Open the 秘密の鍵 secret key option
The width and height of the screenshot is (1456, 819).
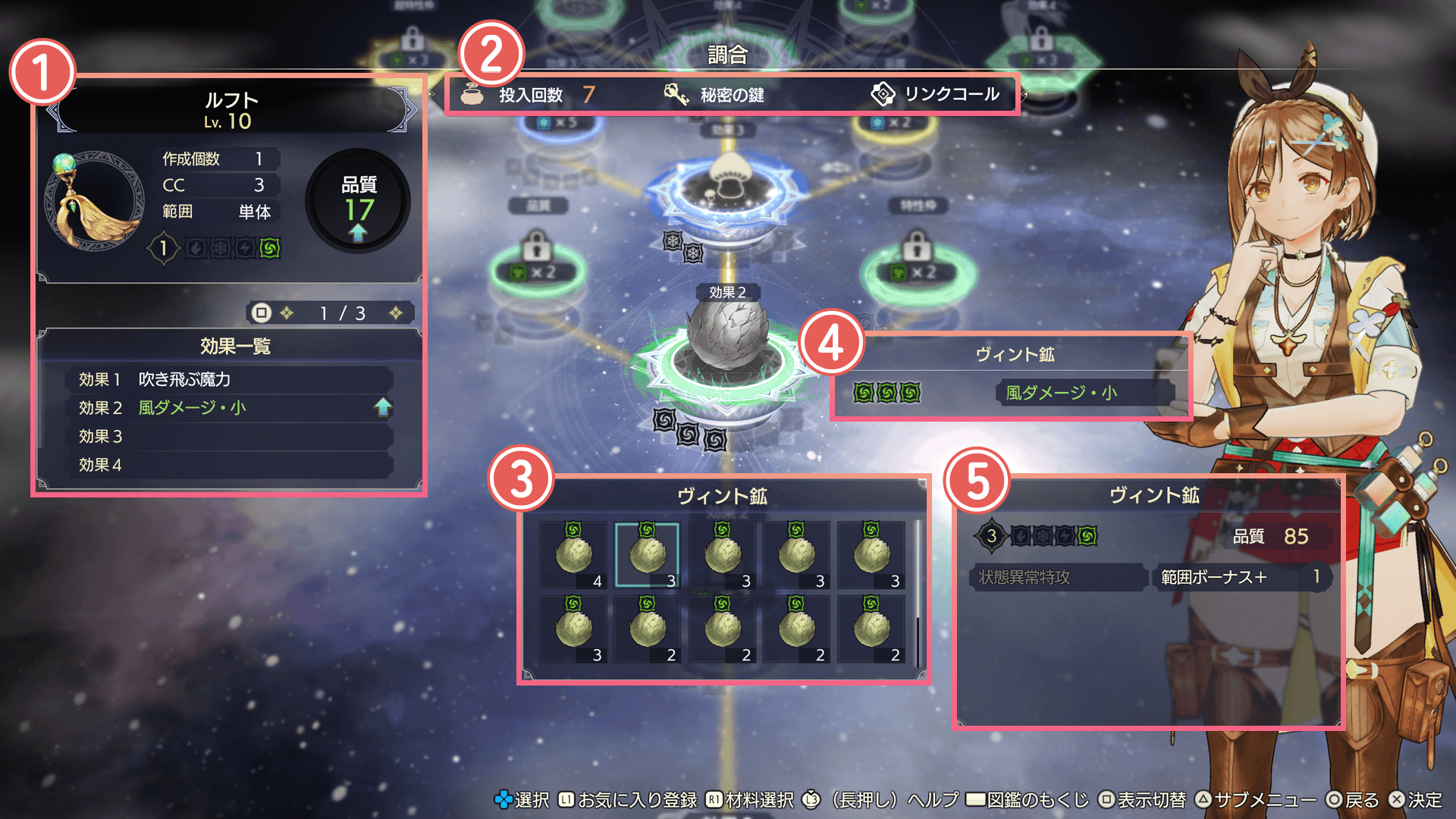tap(714, 95)
